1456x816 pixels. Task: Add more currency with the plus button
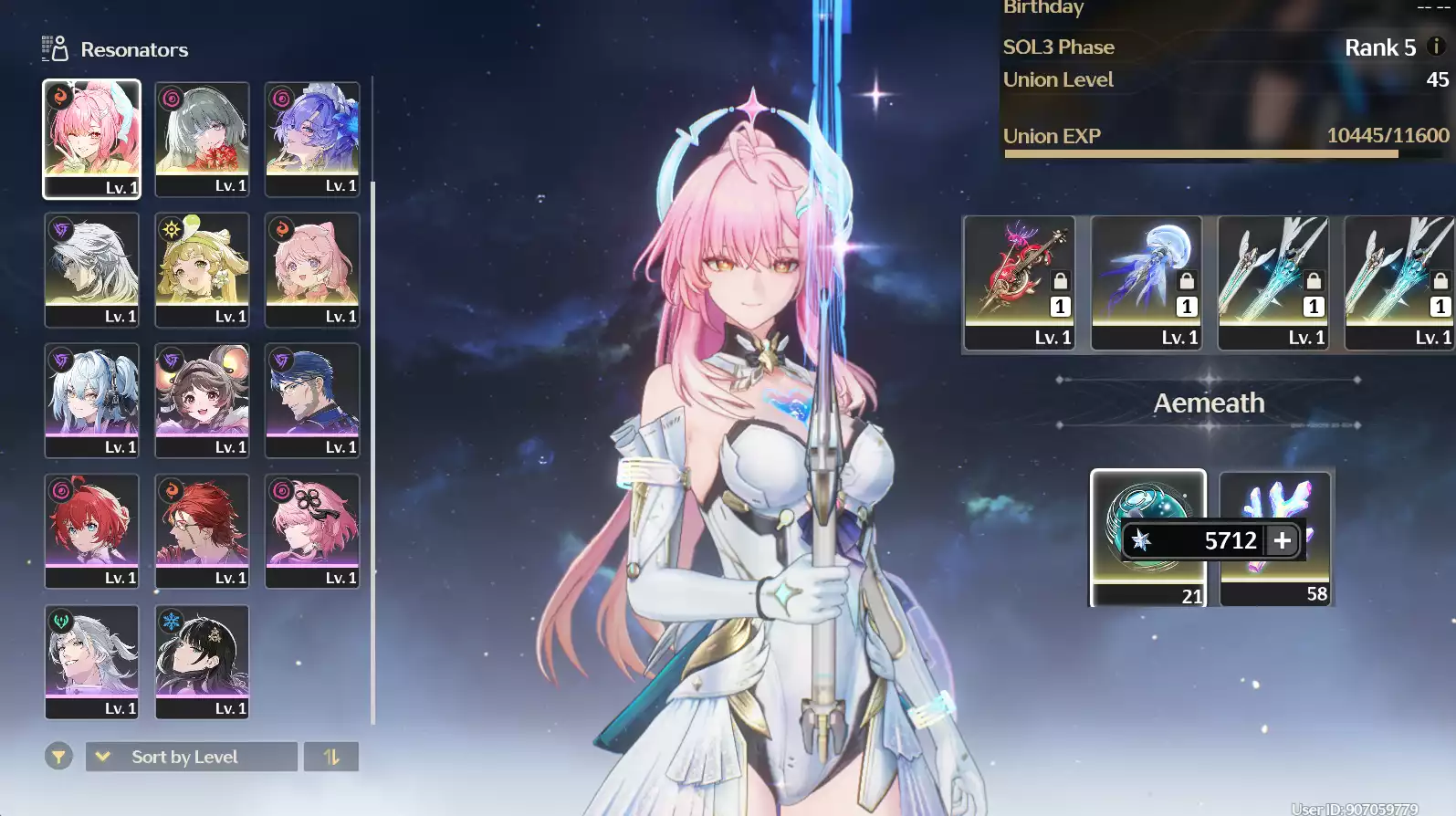tap(1283, 540)
